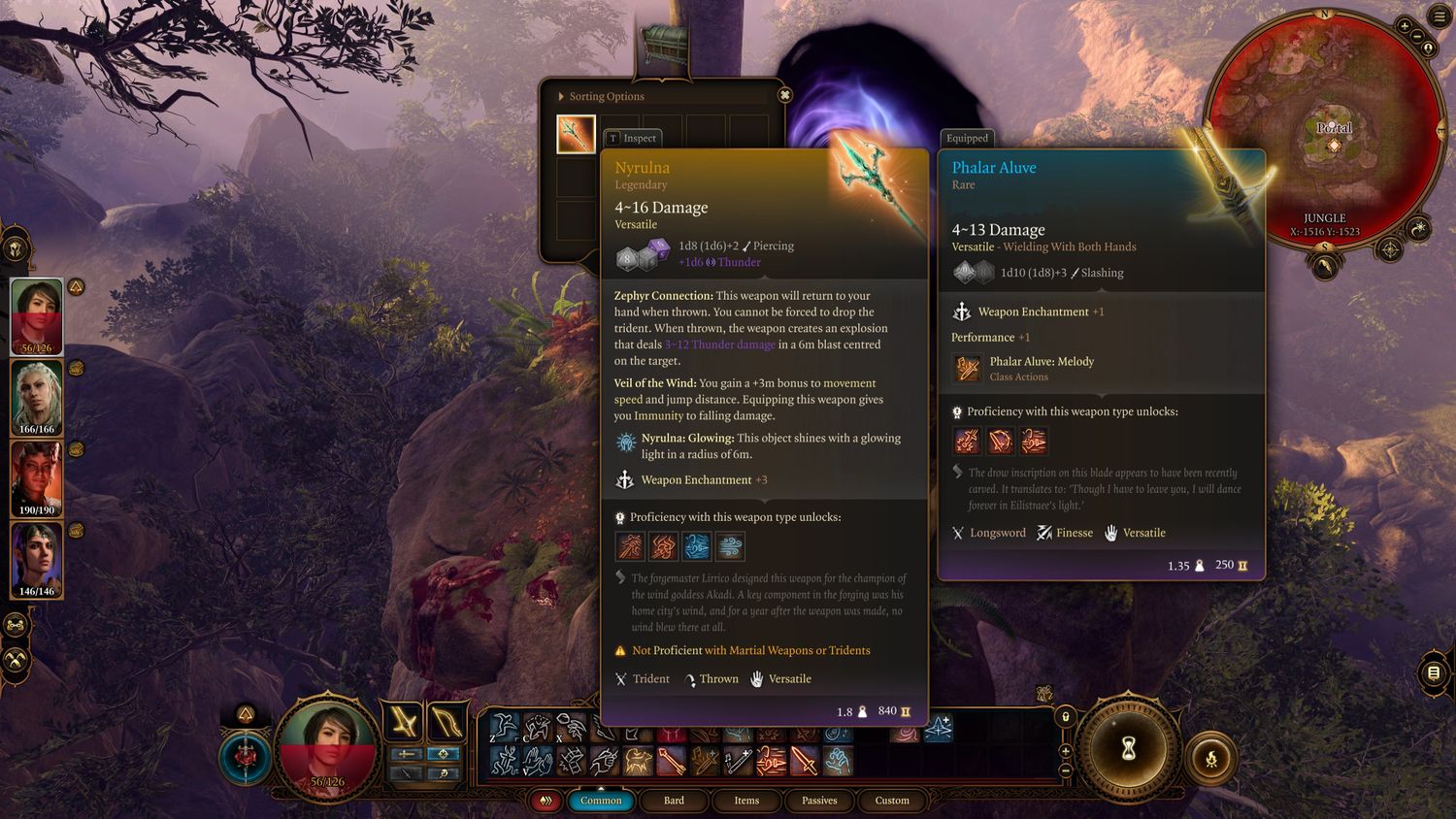Open the journal button at right edge
Screen dimensions: 1456x819
click(1434, 672)
